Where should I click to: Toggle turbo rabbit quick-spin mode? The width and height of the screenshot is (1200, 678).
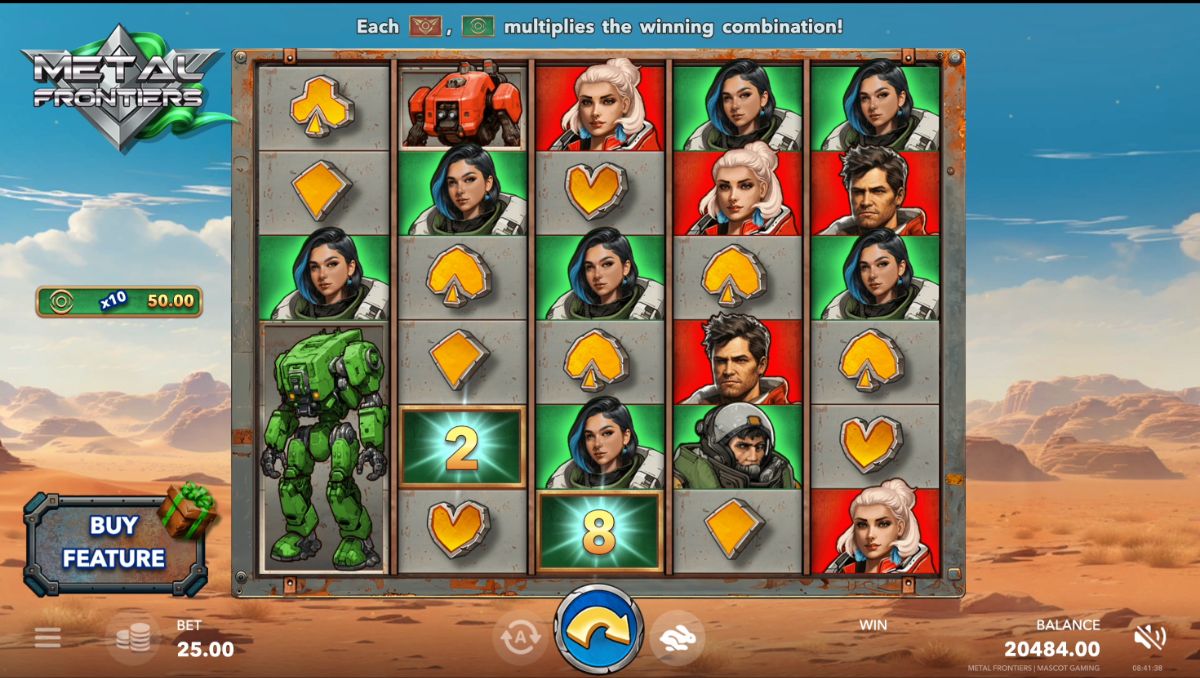678,637
